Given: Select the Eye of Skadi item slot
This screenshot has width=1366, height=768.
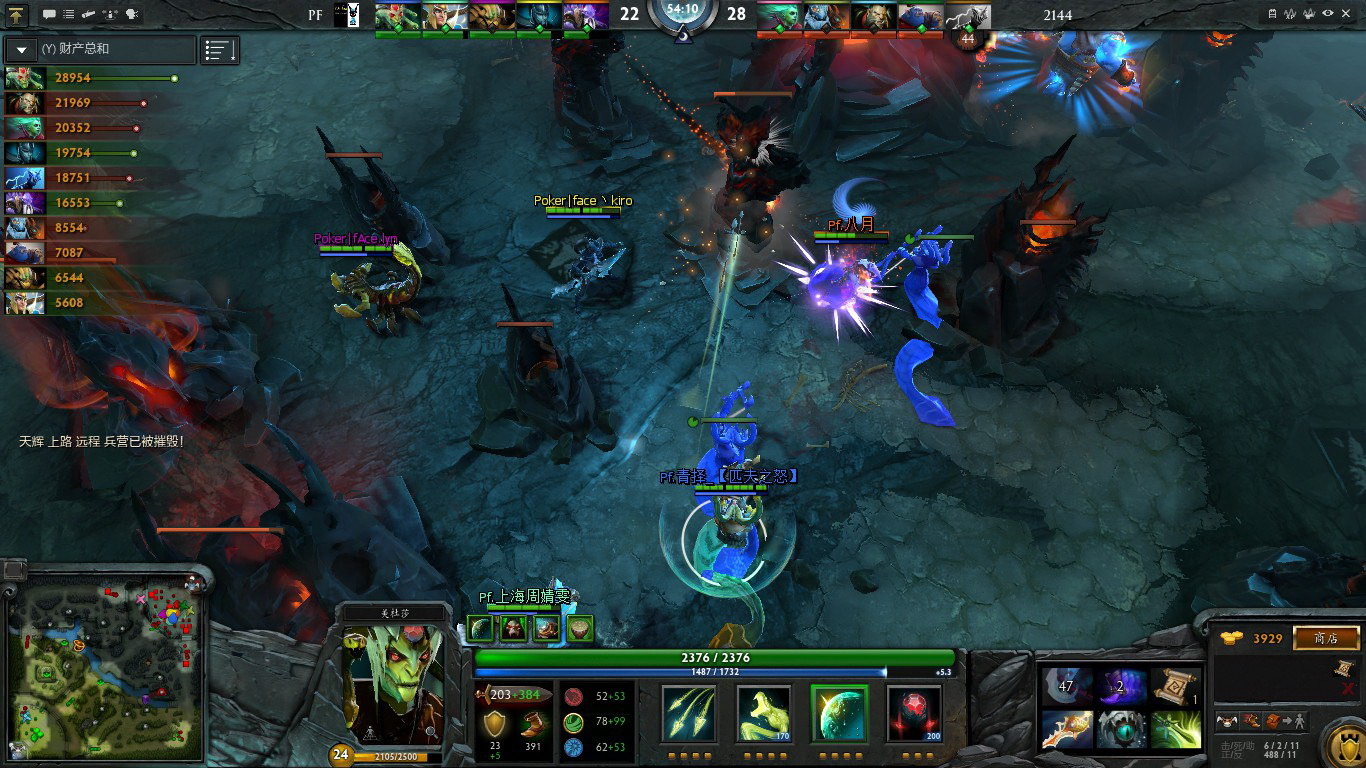Looking at the screenshot, I should pyautogui.click(x=1122, y=729).
